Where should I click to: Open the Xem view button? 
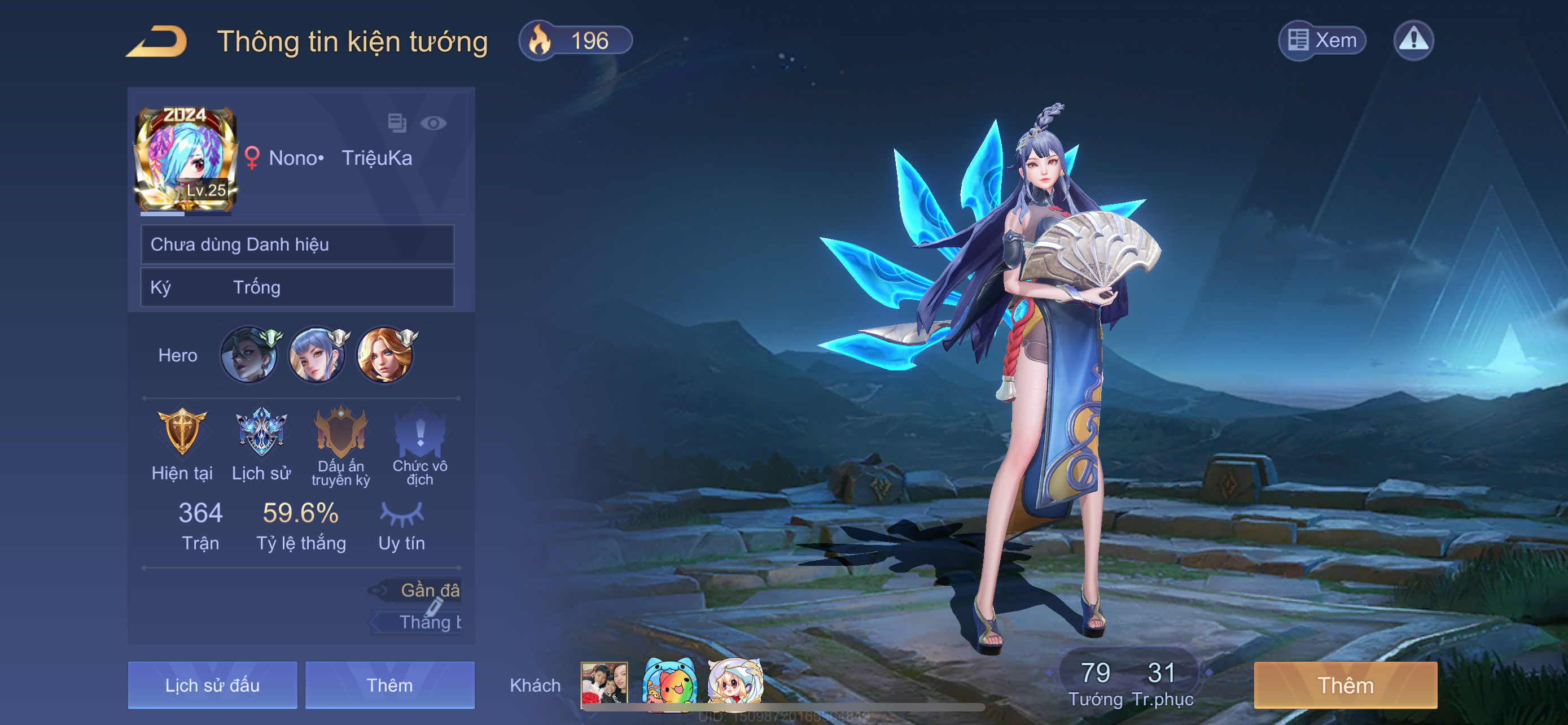(x=1322, y=41)
